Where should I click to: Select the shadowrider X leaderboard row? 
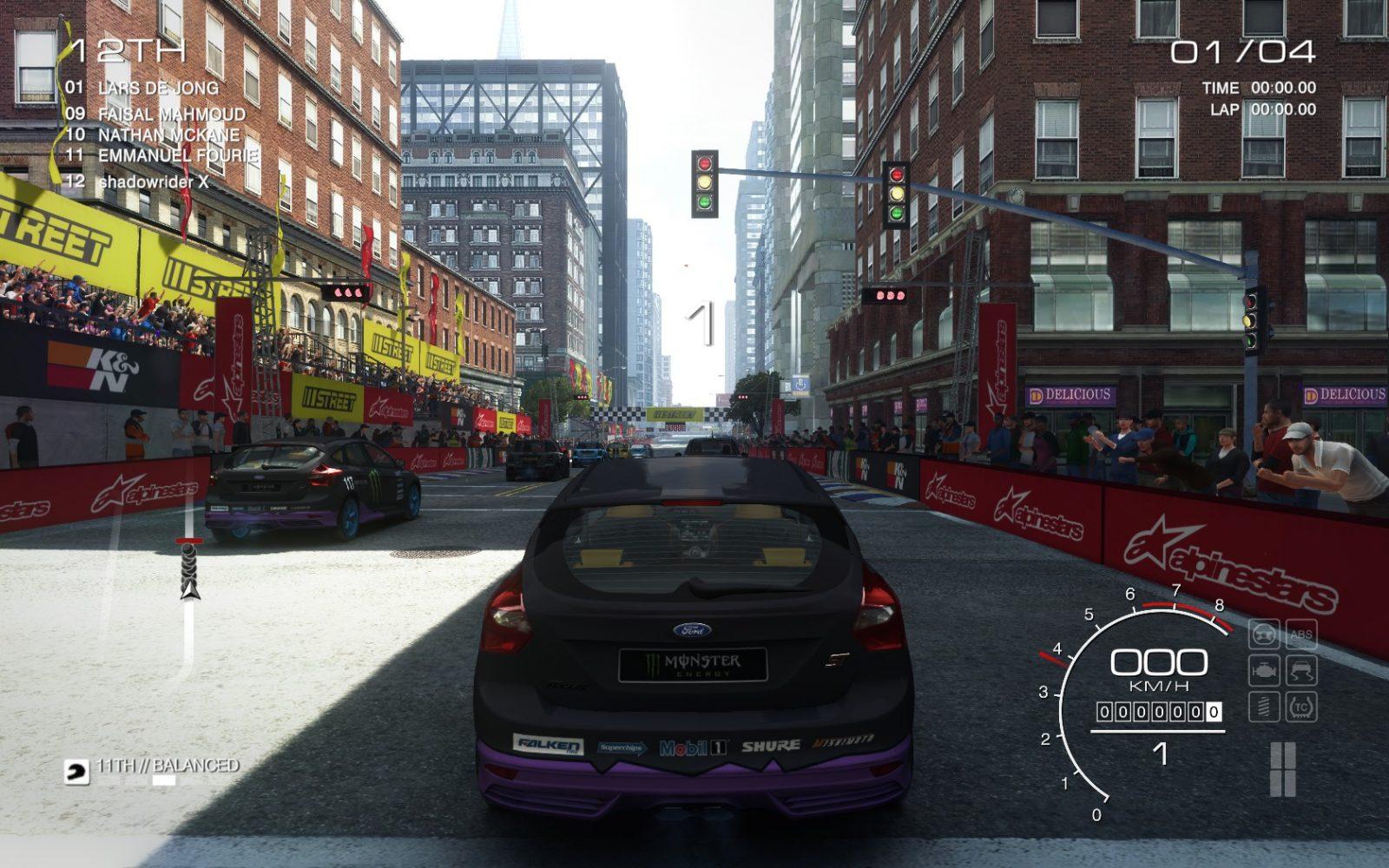[153, 181]
